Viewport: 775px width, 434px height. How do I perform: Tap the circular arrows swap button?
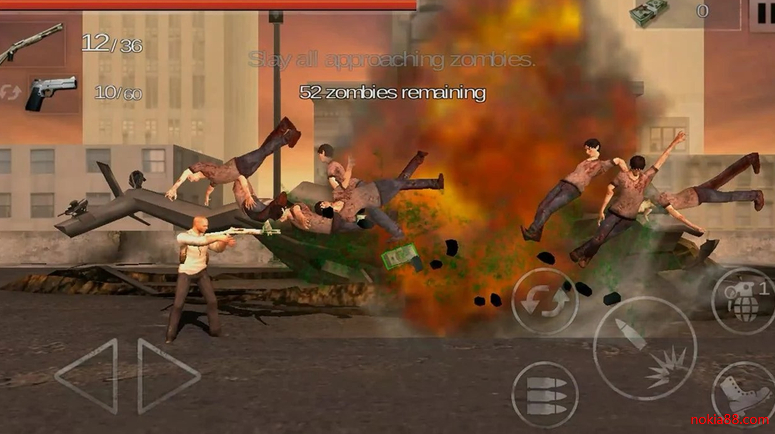pyautogui.click(x=545, y=301)
